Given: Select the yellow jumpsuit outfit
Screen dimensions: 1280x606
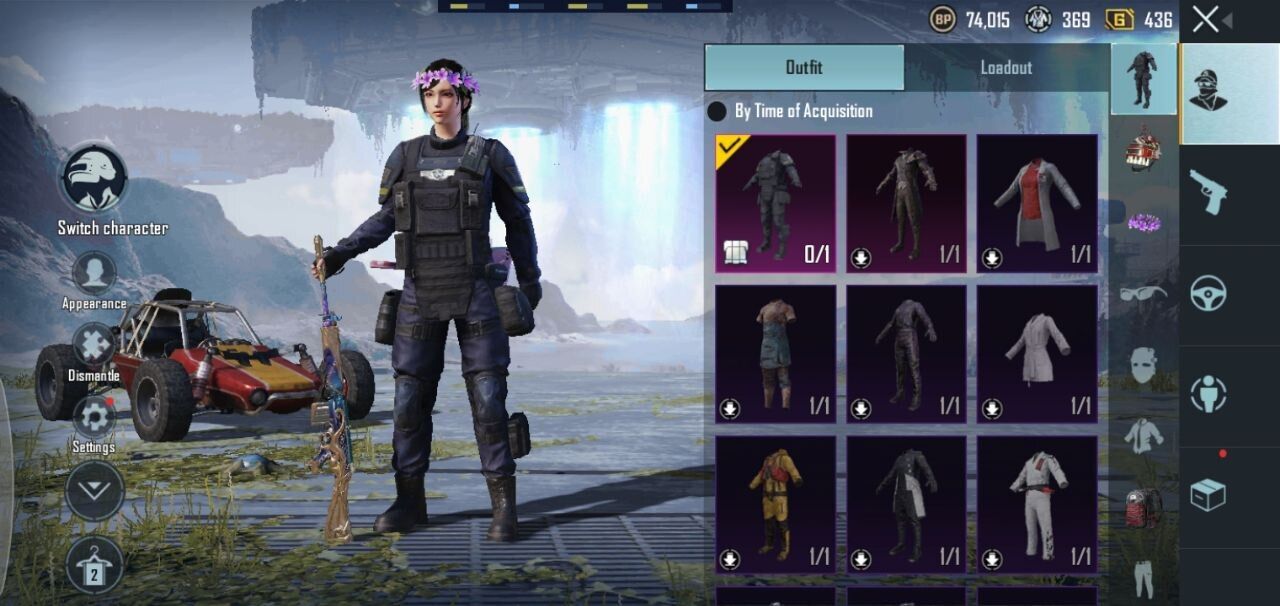Looking at the screenshot, I should pos(775,504).
